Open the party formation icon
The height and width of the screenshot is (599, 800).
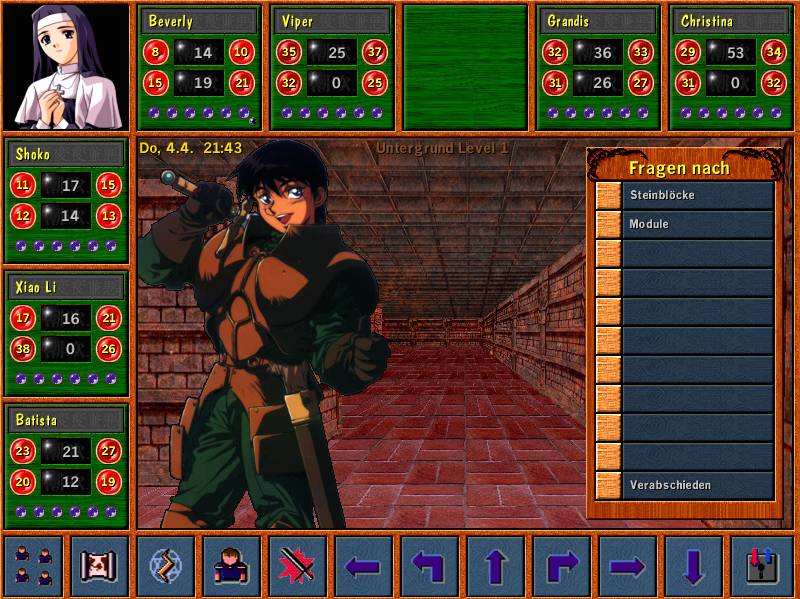(33, 566)
